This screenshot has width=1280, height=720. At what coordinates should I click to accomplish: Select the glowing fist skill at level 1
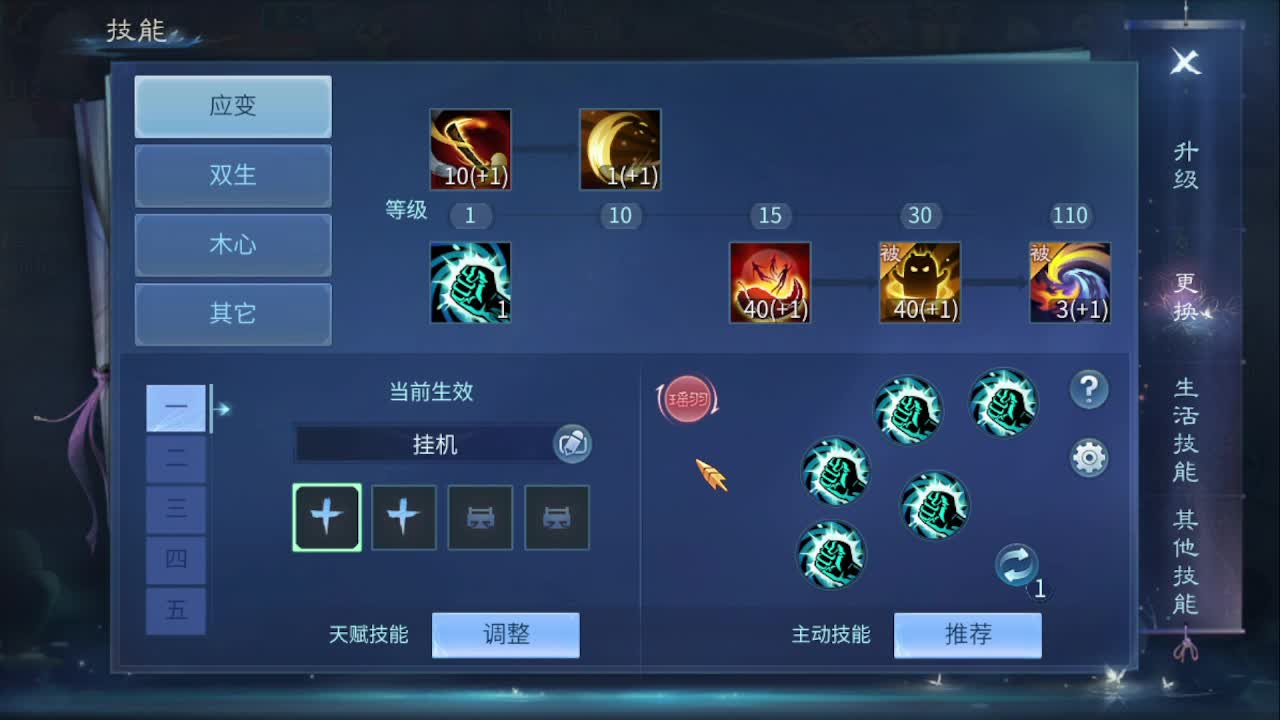470,283
